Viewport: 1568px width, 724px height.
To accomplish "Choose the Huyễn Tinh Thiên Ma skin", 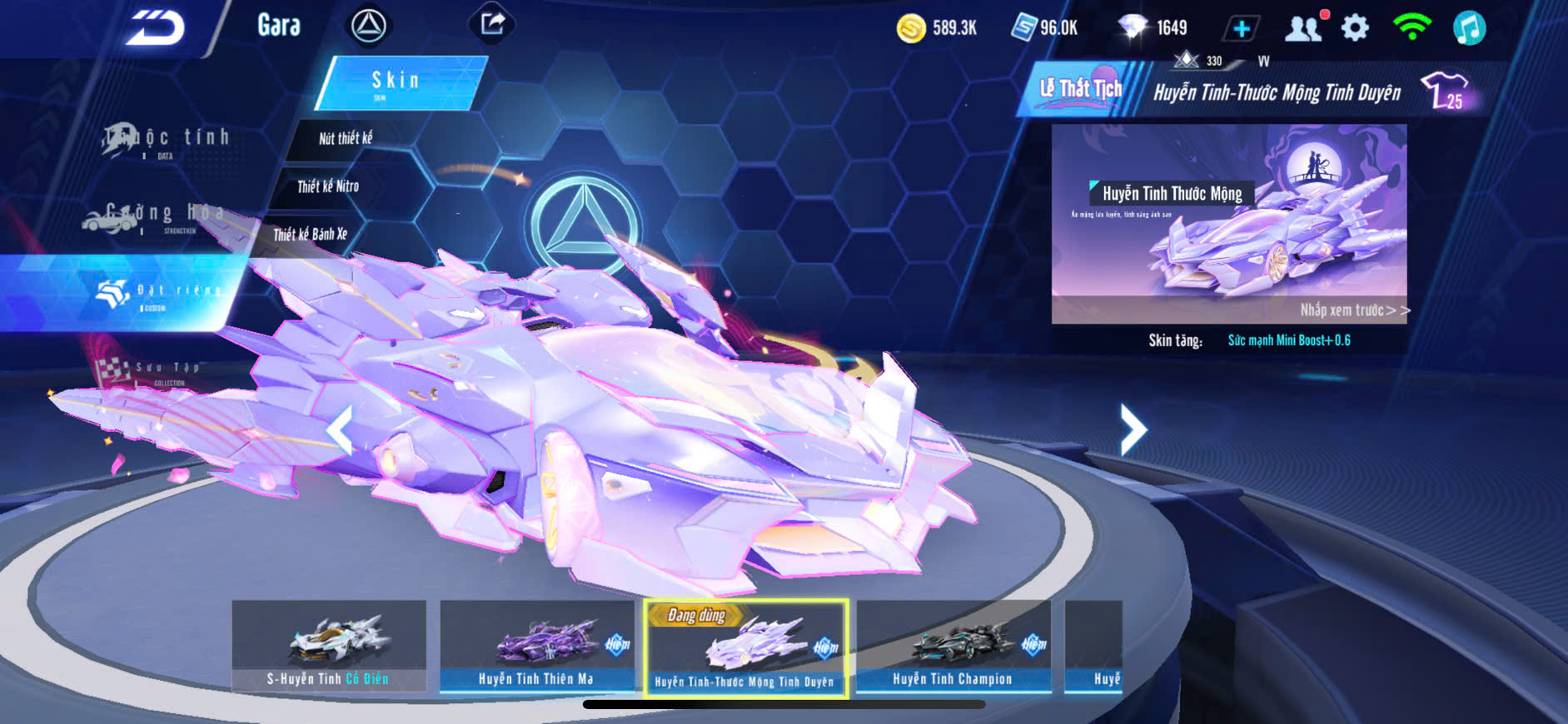I will [x=536, y=645].
